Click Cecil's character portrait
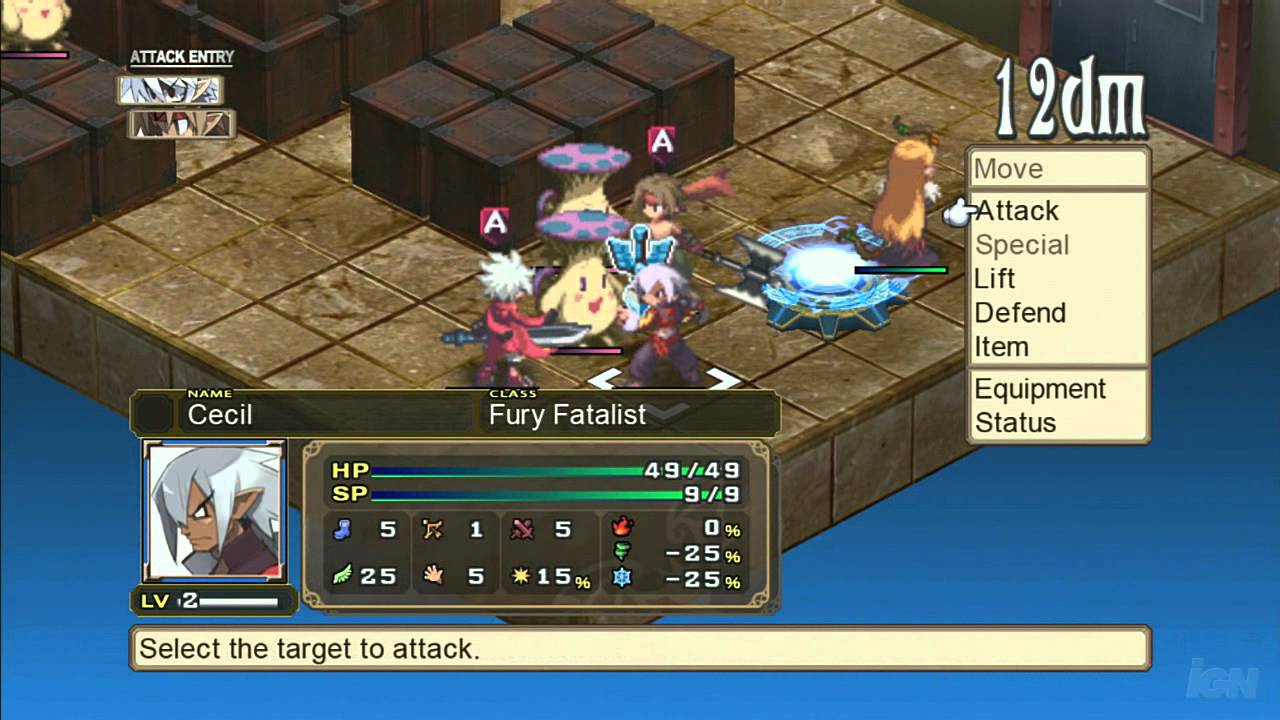This screenshot has width=1280, height=720. click(214, 511)
